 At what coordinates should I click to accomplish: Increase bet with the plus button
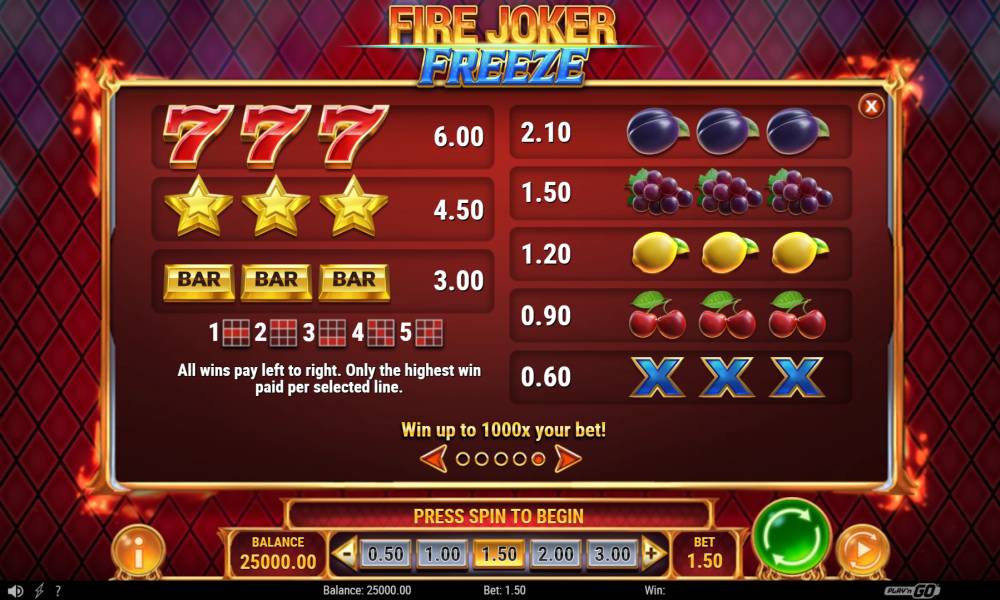653,553
